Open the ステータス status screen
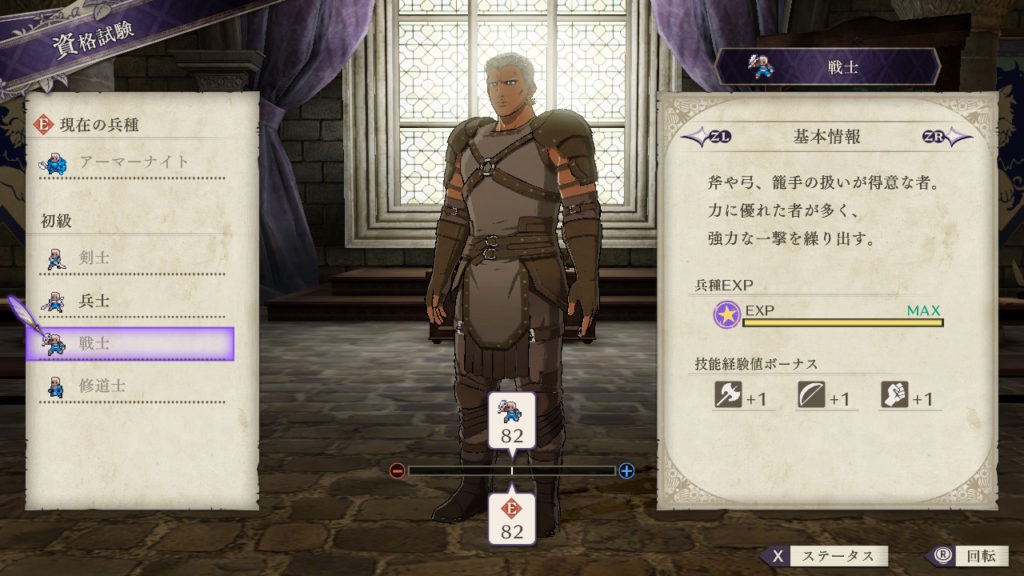 pos(825,556)
